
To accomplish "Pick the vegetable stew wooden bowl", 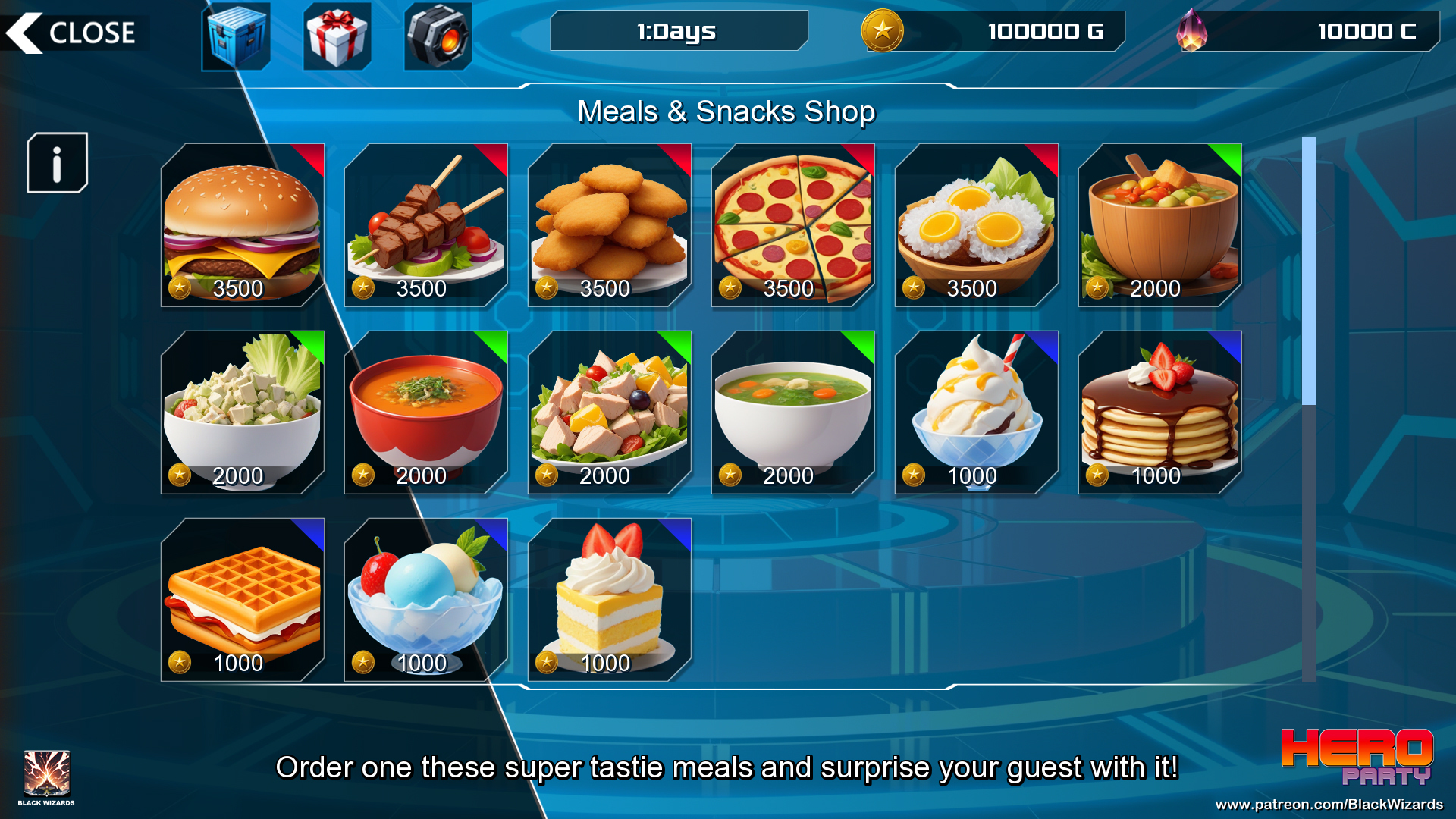I will click(x=1160, y=225).
